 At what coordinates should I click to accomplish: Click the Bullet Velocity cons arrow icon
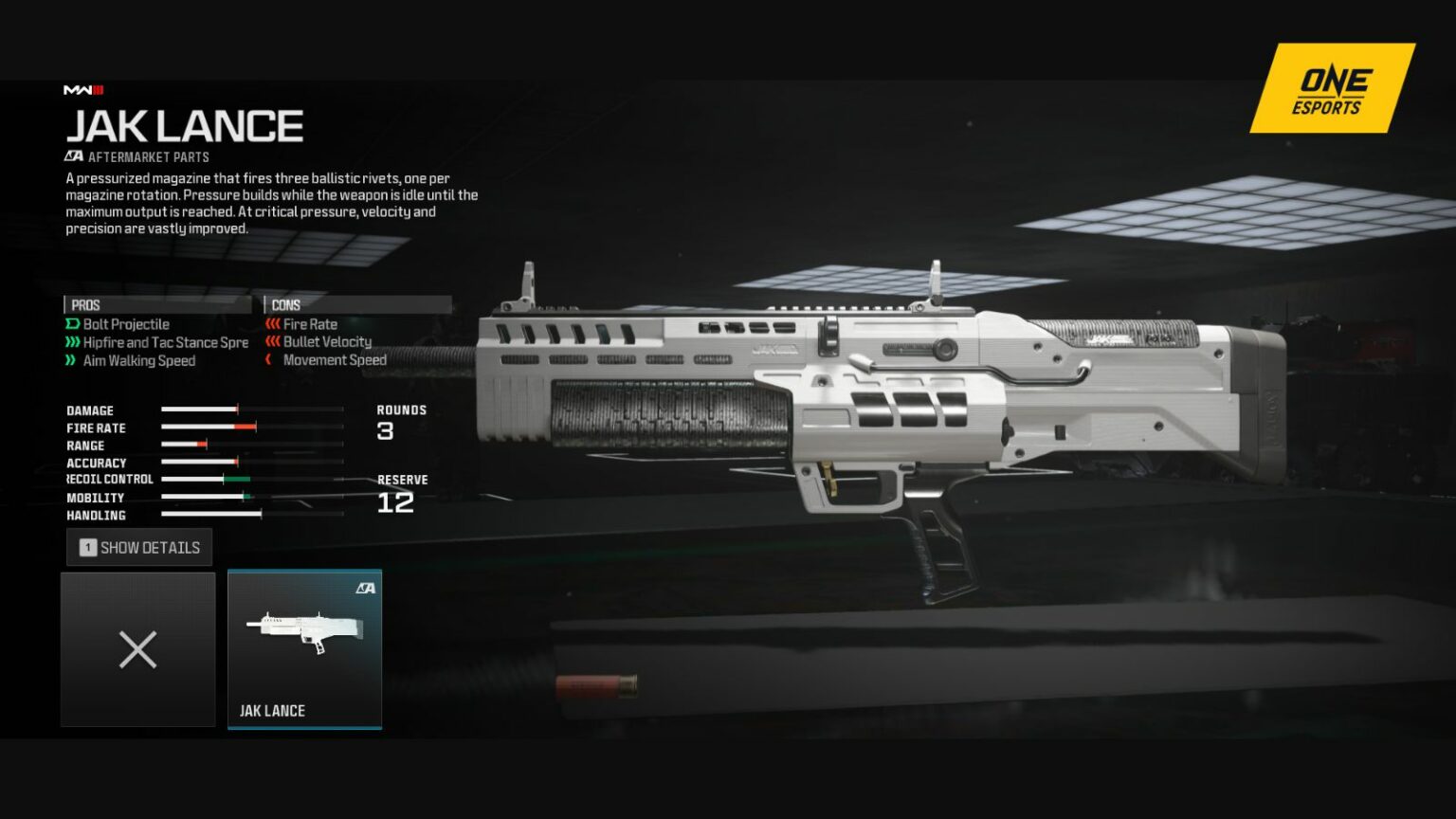pyautogui.click(x=272, y=342)
